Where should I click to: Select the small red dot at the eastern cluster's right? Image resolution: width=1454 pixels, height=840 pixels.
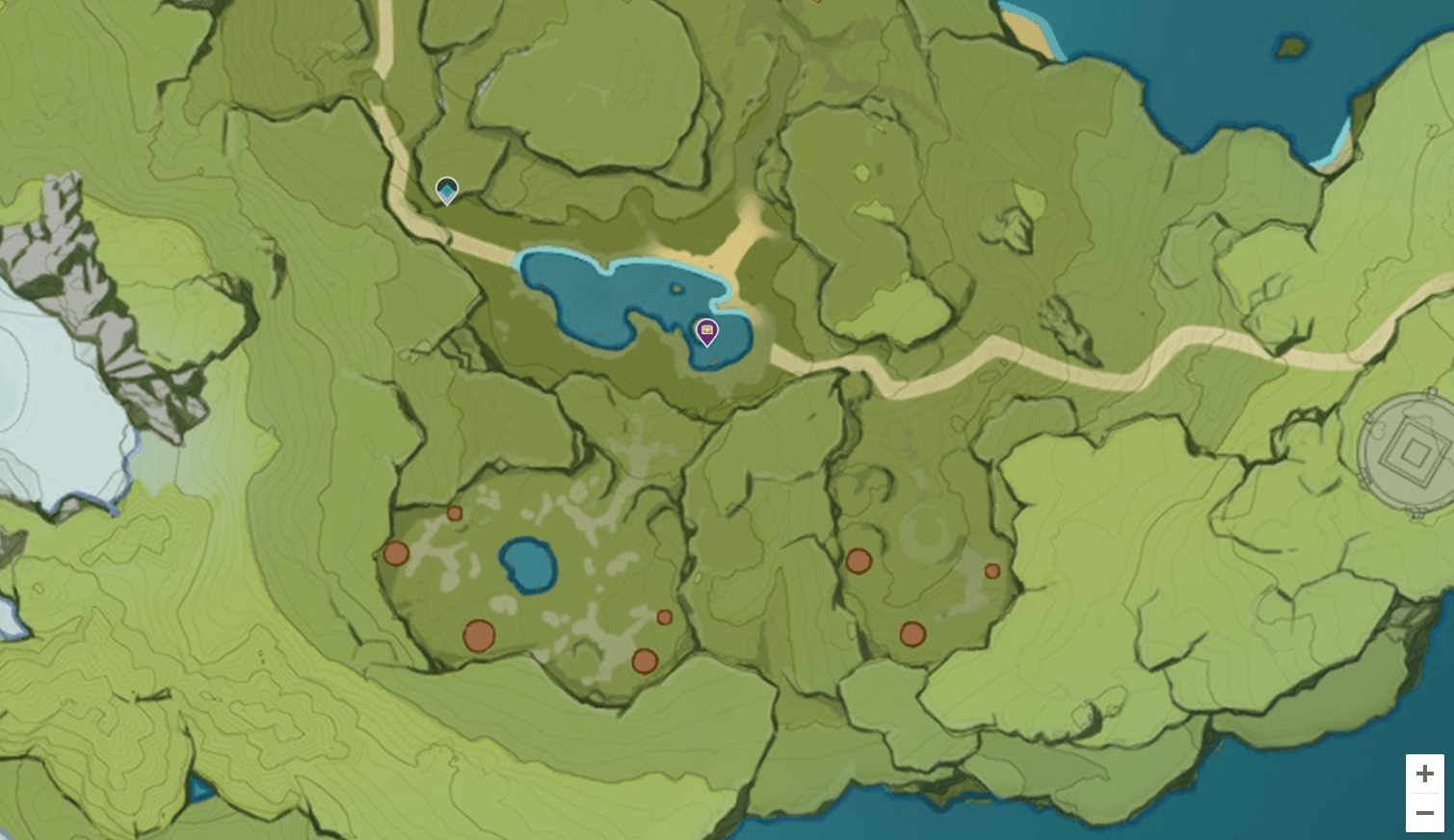pyautogui.click(x=992, y=571)
